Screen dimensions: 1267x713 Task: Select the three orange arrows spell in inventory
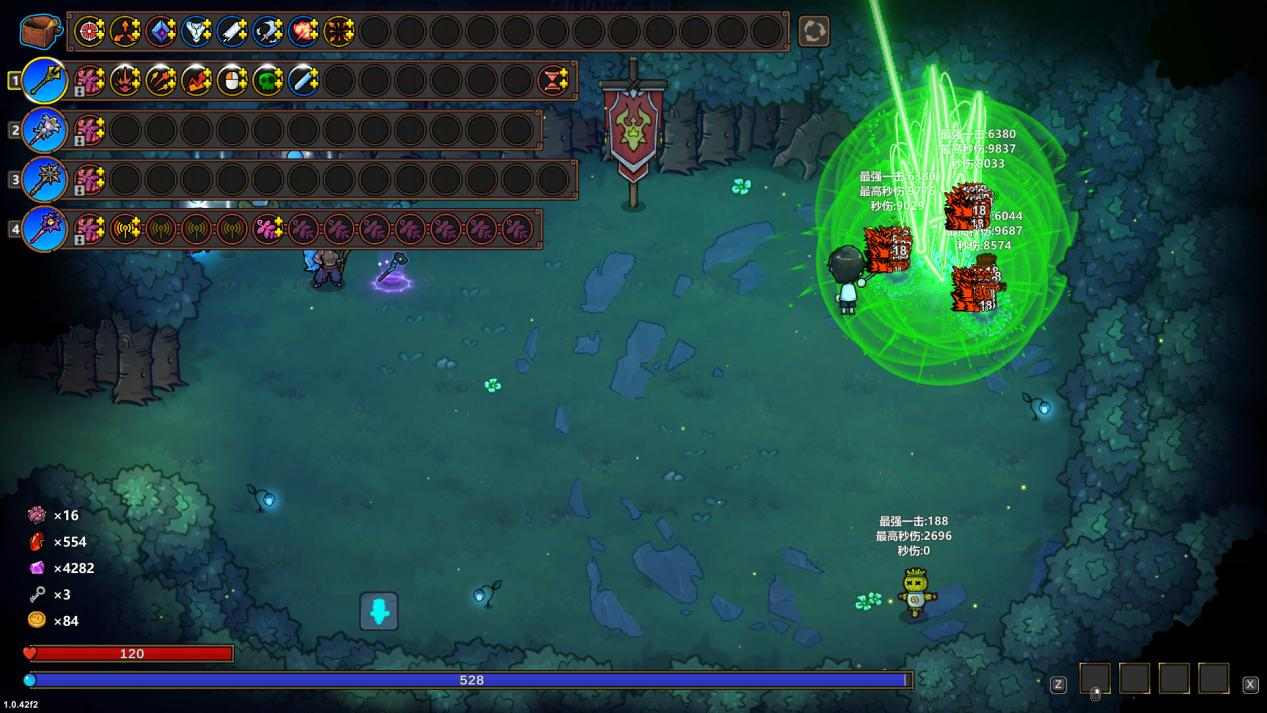(125, 31)
